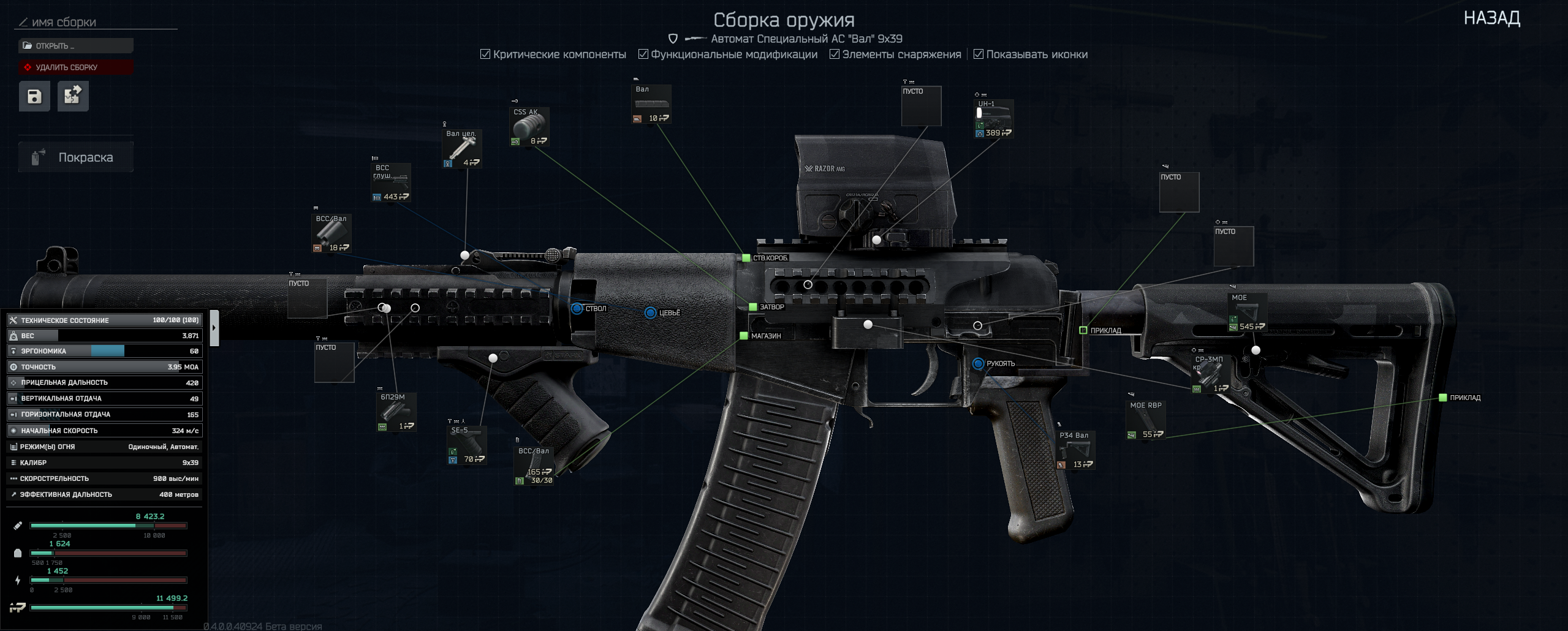This screenshot has height=631, width=1568.
Task: Delete the build with УДАЛИТЬ СБОРКУ
Action: click(75, 67)
